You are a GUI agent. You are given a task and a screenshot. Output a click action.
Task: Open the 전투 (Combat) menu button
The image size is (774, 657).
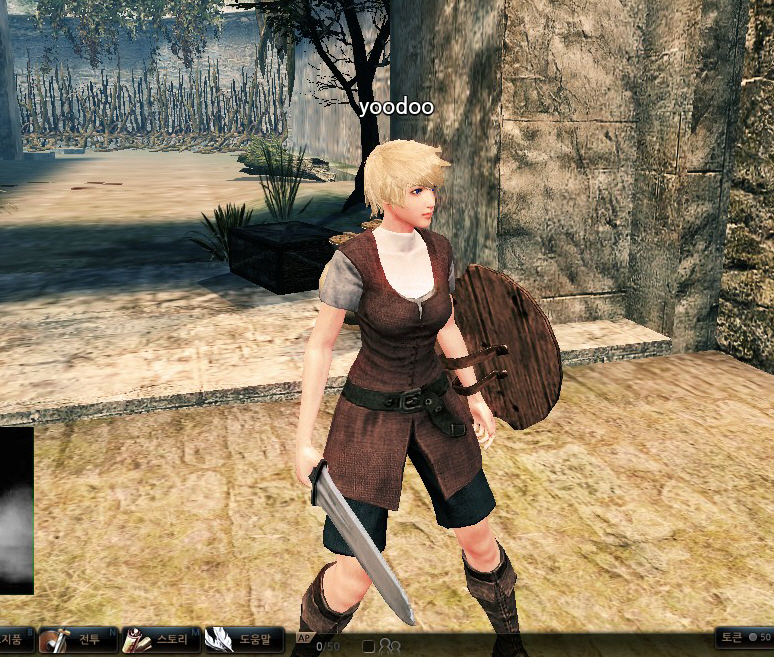[78, 640]
